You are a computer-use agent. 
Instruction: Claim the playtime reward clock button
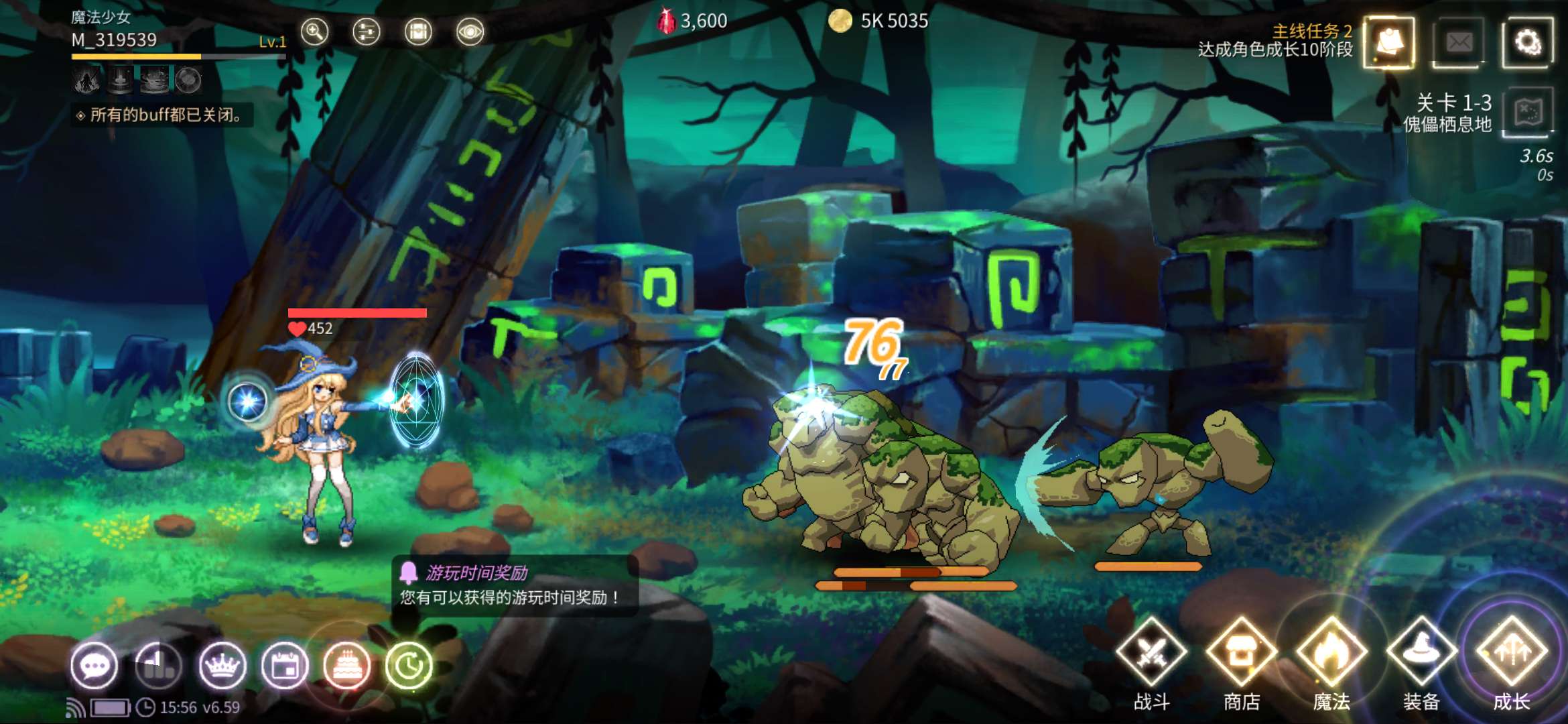pyautogui.click(x=409, y=666)
